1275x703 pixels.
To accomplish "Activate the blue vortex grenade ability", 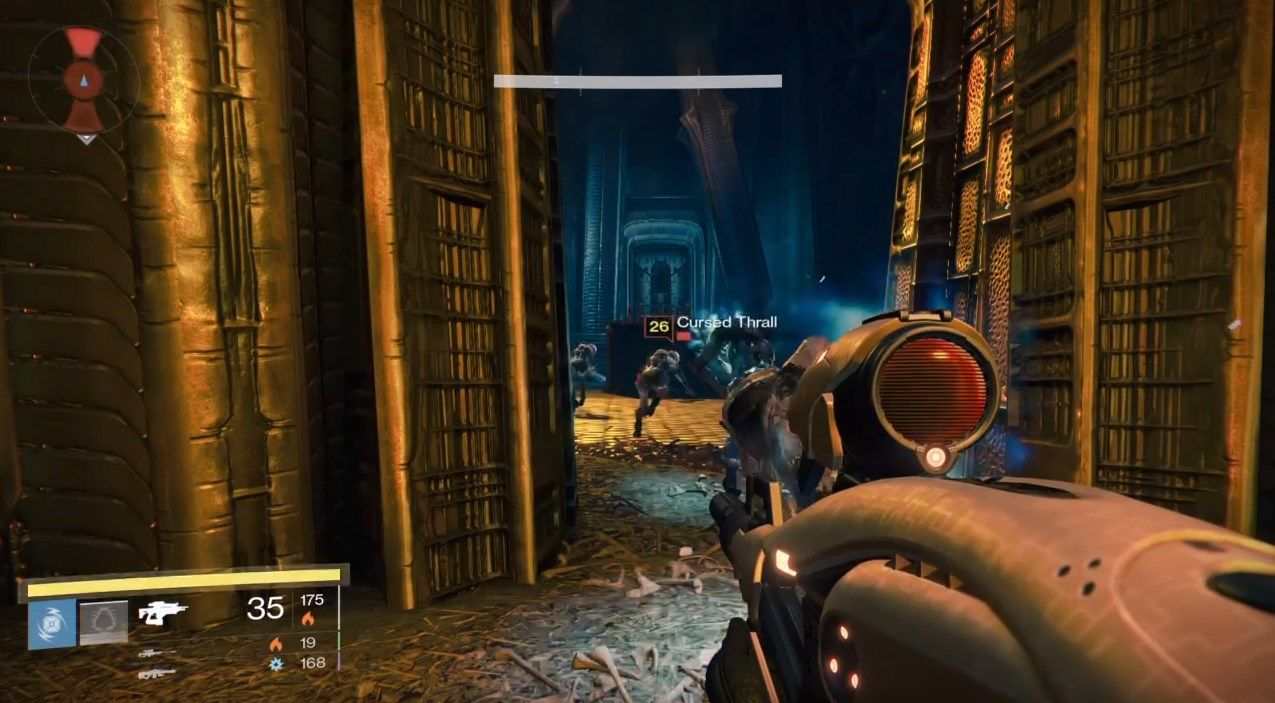I will (x=52, y=623).
